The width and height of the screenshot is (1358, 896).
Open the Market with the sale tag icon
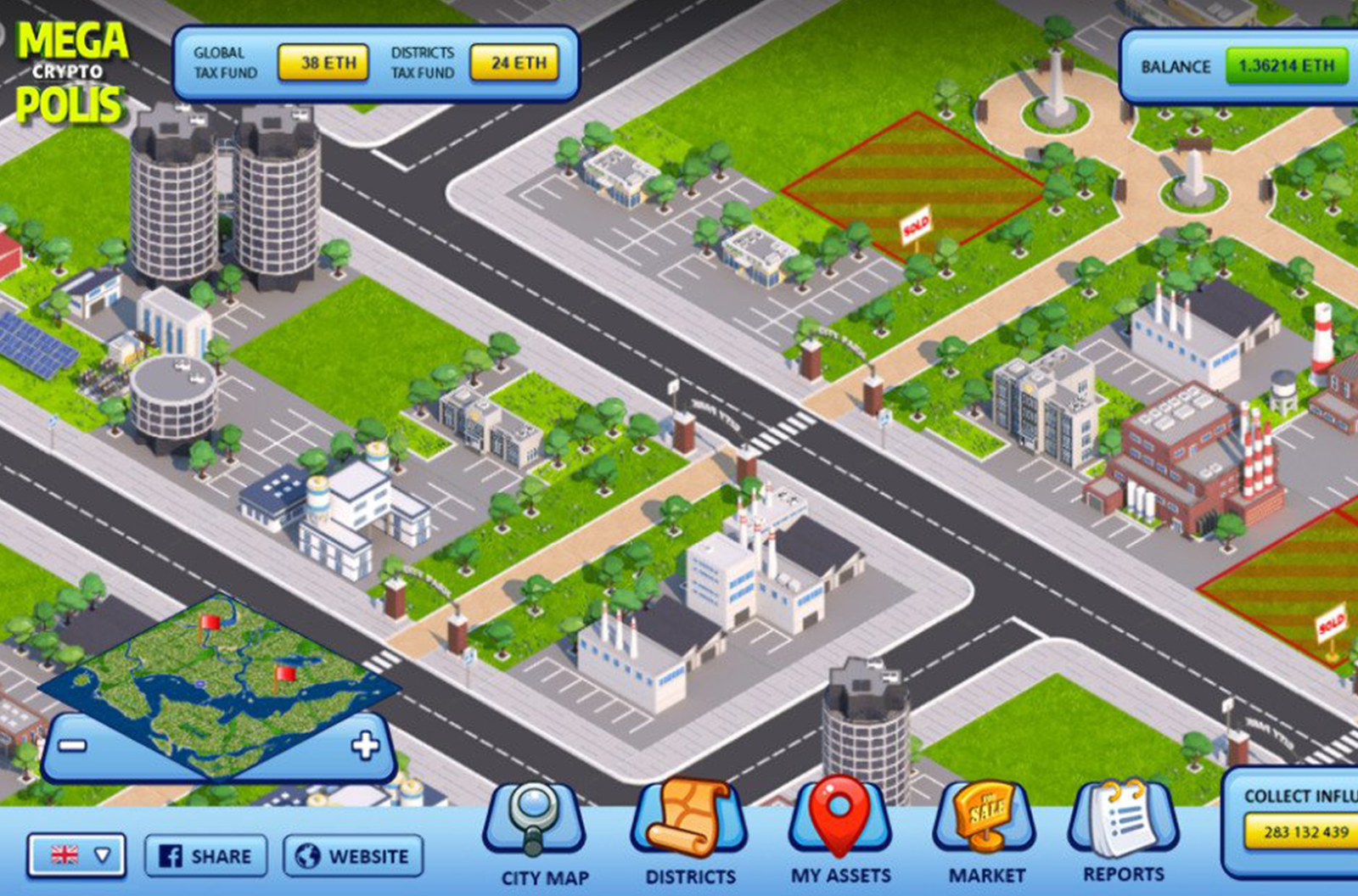tap(985, 821)
